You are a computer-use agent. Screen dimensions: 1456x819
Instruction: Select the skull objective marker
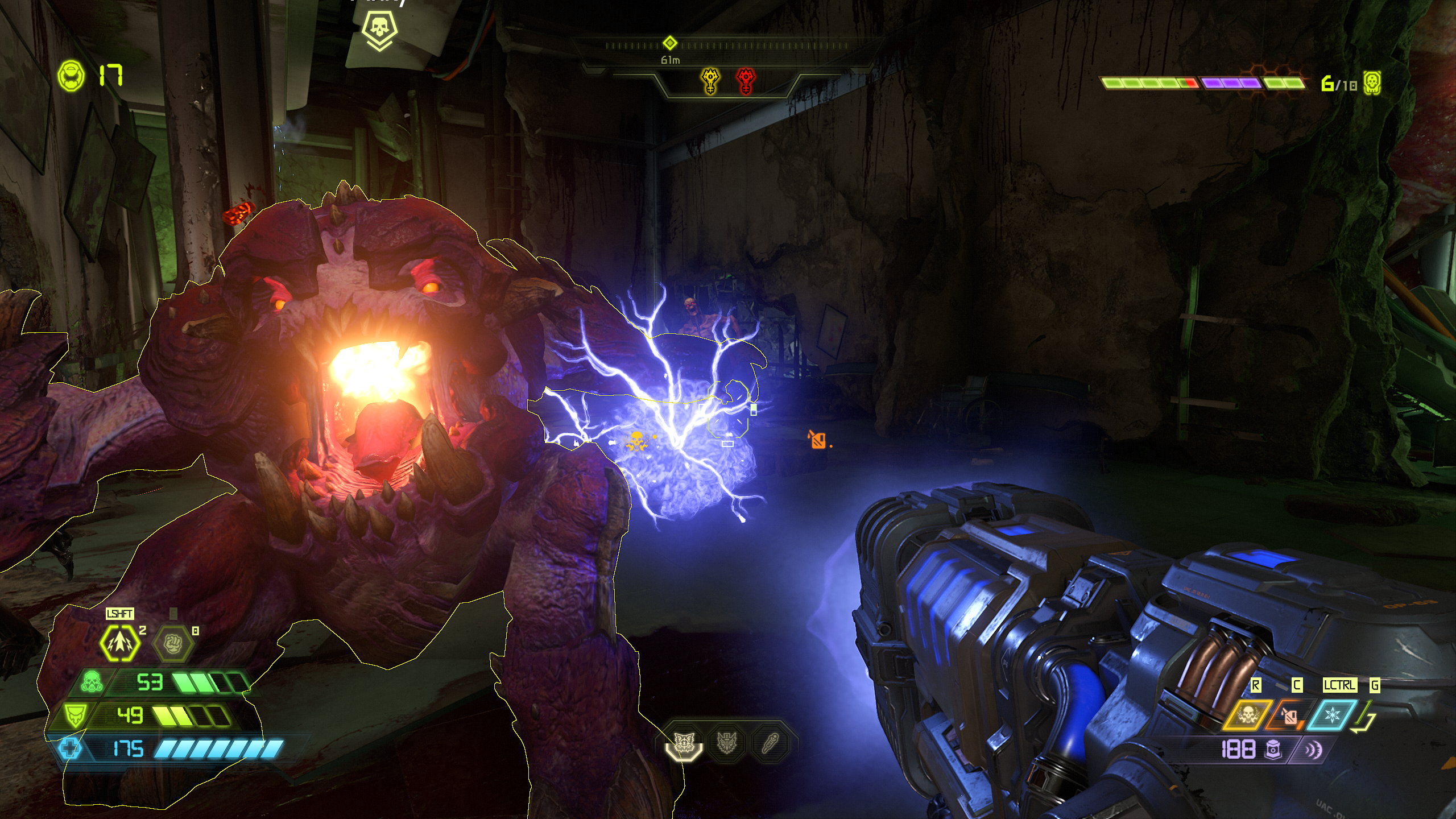pyautogui.click(x=379, y=28)
